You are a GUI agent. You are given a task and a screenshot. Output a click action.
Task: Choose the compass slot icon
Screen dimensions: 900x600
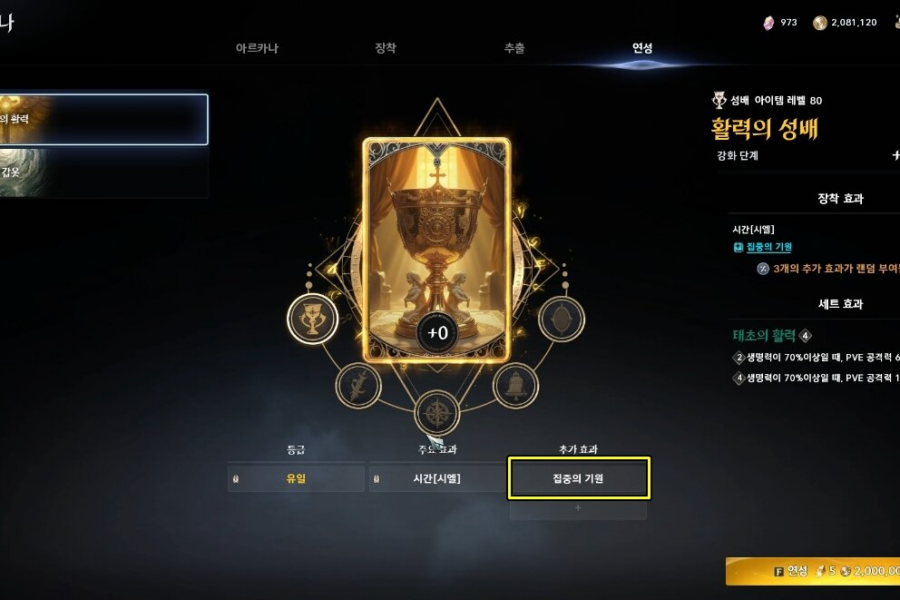(436, 413)
